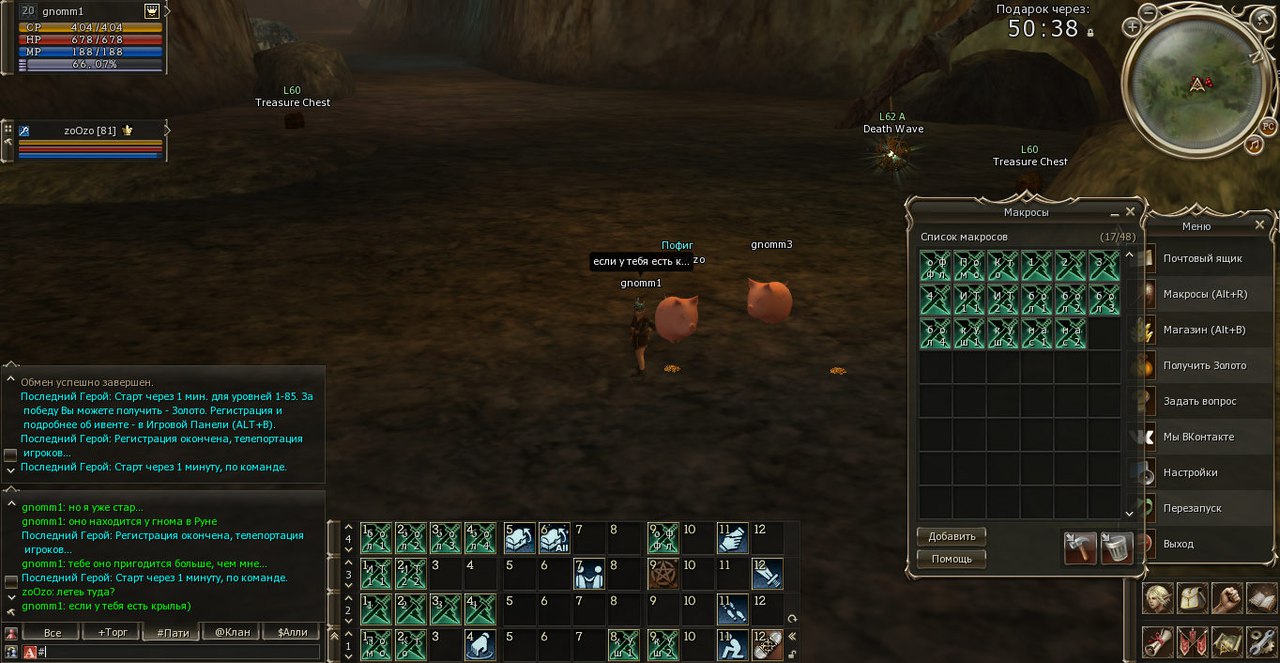Close the Меню window

(x=1260, y=225)
